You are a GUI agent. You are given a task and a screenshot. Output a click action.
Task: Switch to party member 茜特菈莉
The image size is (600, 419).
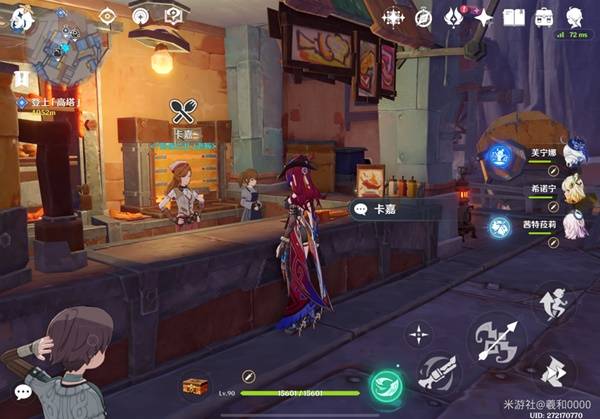[573, 226]
